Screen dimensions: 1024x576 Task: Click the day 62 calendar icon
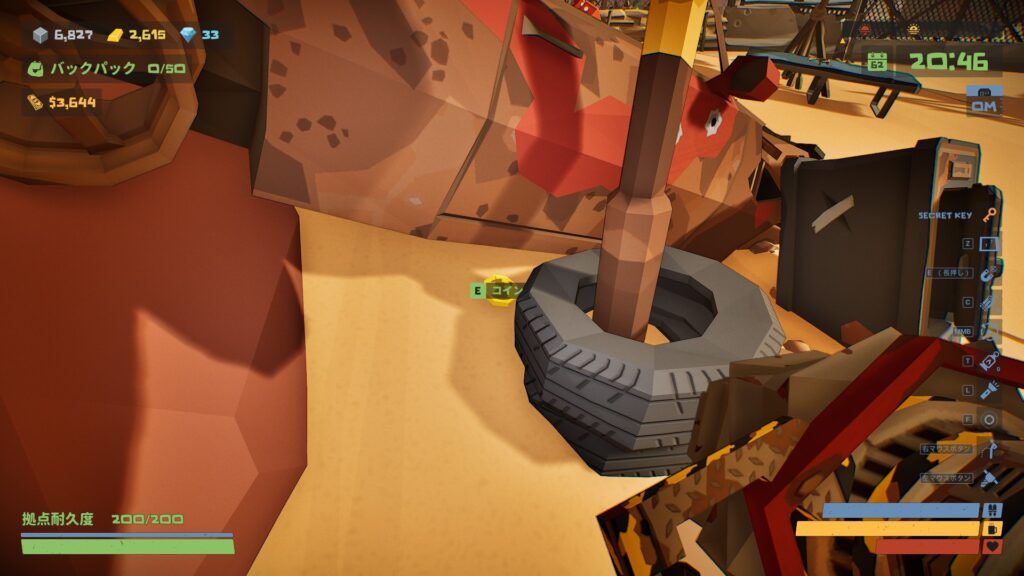point(877,61)
